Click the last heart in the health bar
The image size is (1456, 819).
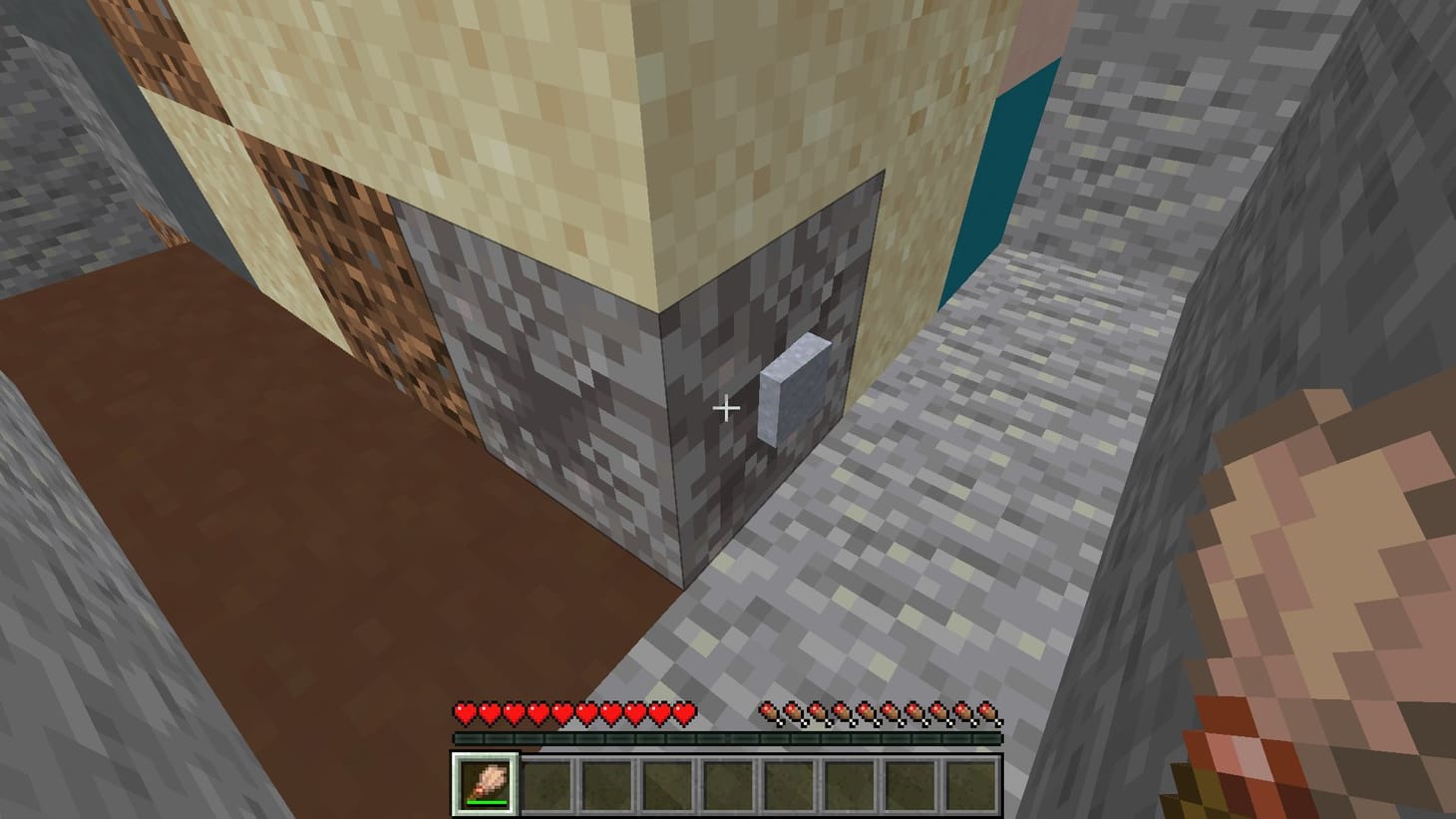[x=684, y=714]
